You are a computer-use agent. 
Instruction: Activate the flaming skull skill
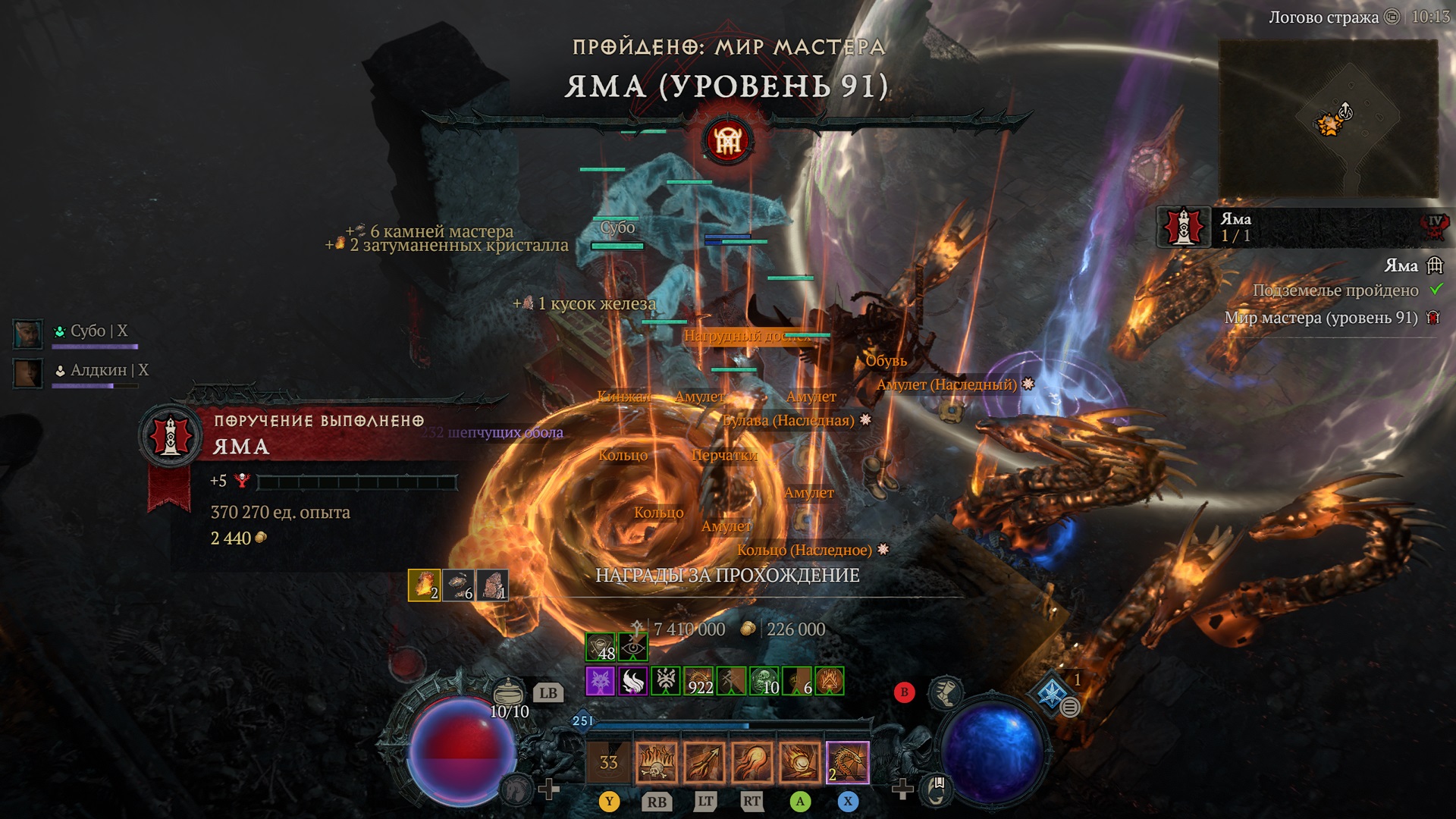pos(657,762)
